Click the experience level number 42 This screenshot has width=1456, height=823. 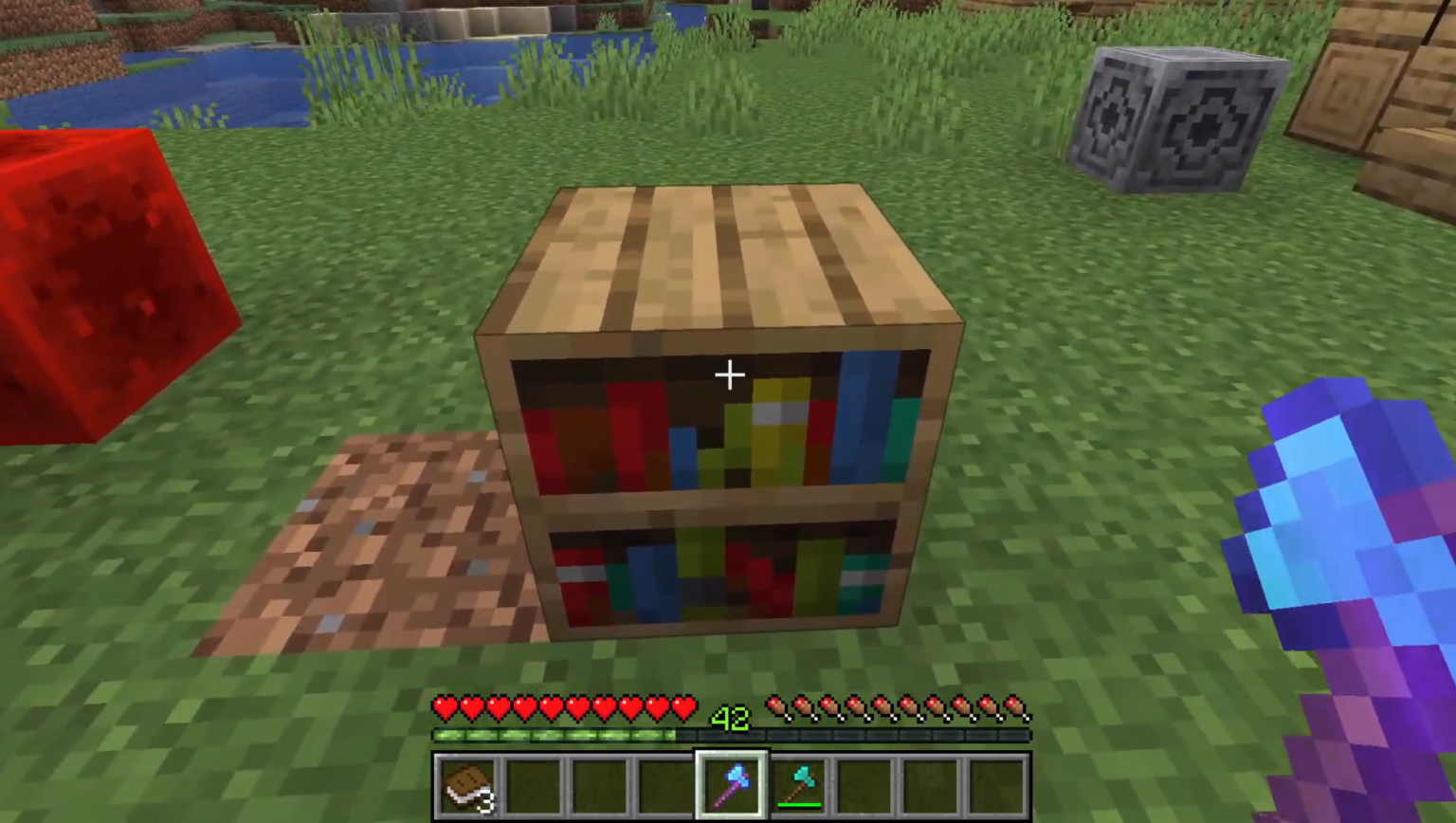coord(730,718)
